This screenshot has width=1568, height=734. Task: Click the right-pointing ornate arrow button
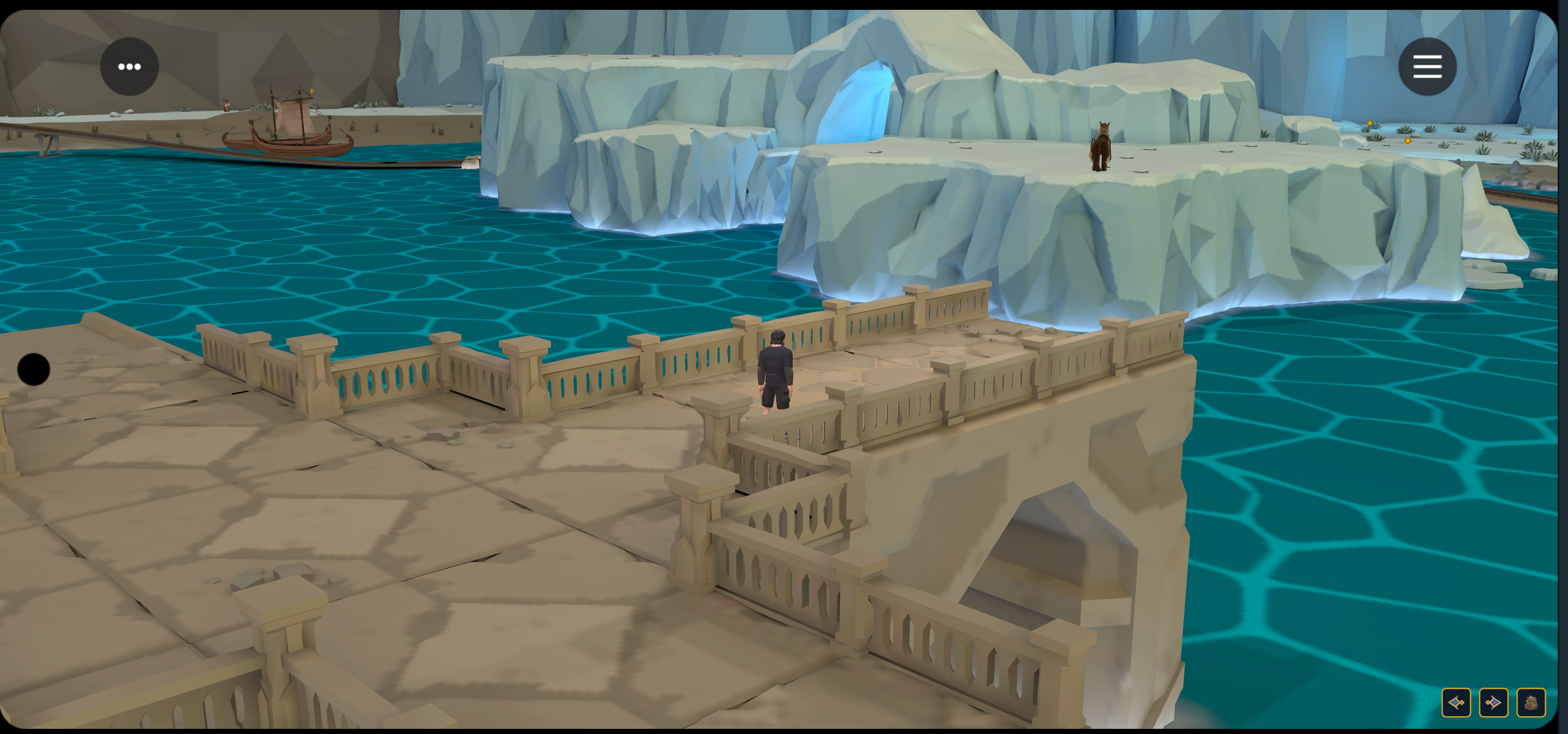1493,703
